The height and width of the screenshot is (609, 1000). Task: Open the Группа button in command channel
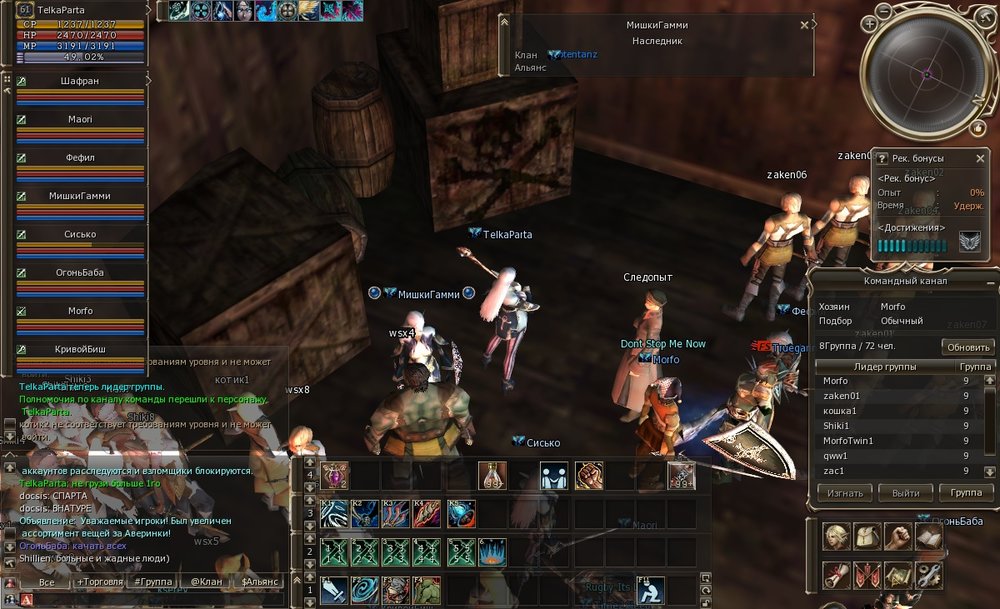[x=966, y=493]
